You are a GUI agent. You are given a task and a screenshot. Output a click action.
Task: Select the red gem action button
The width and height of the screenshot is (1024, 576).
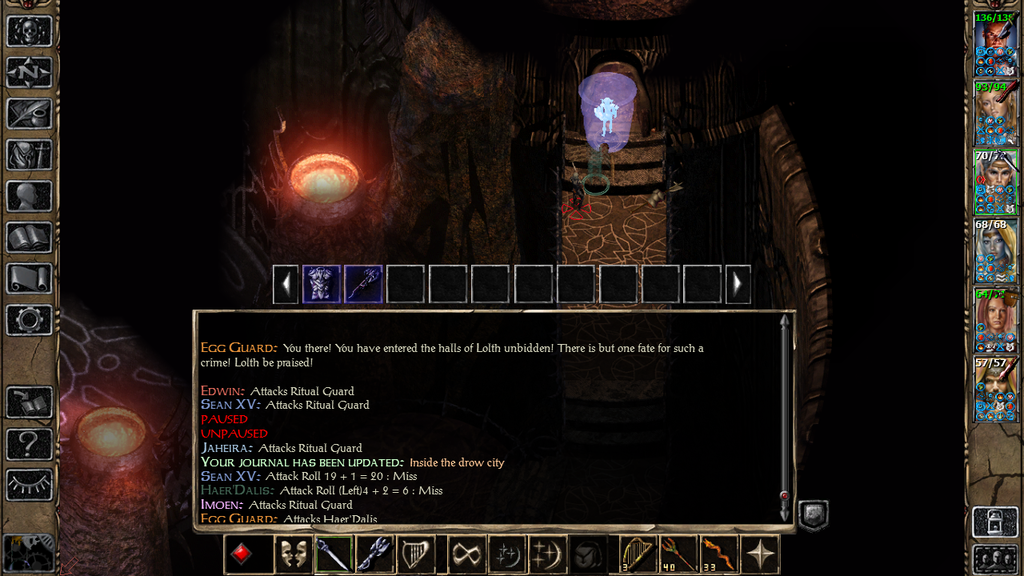point(244,554)
